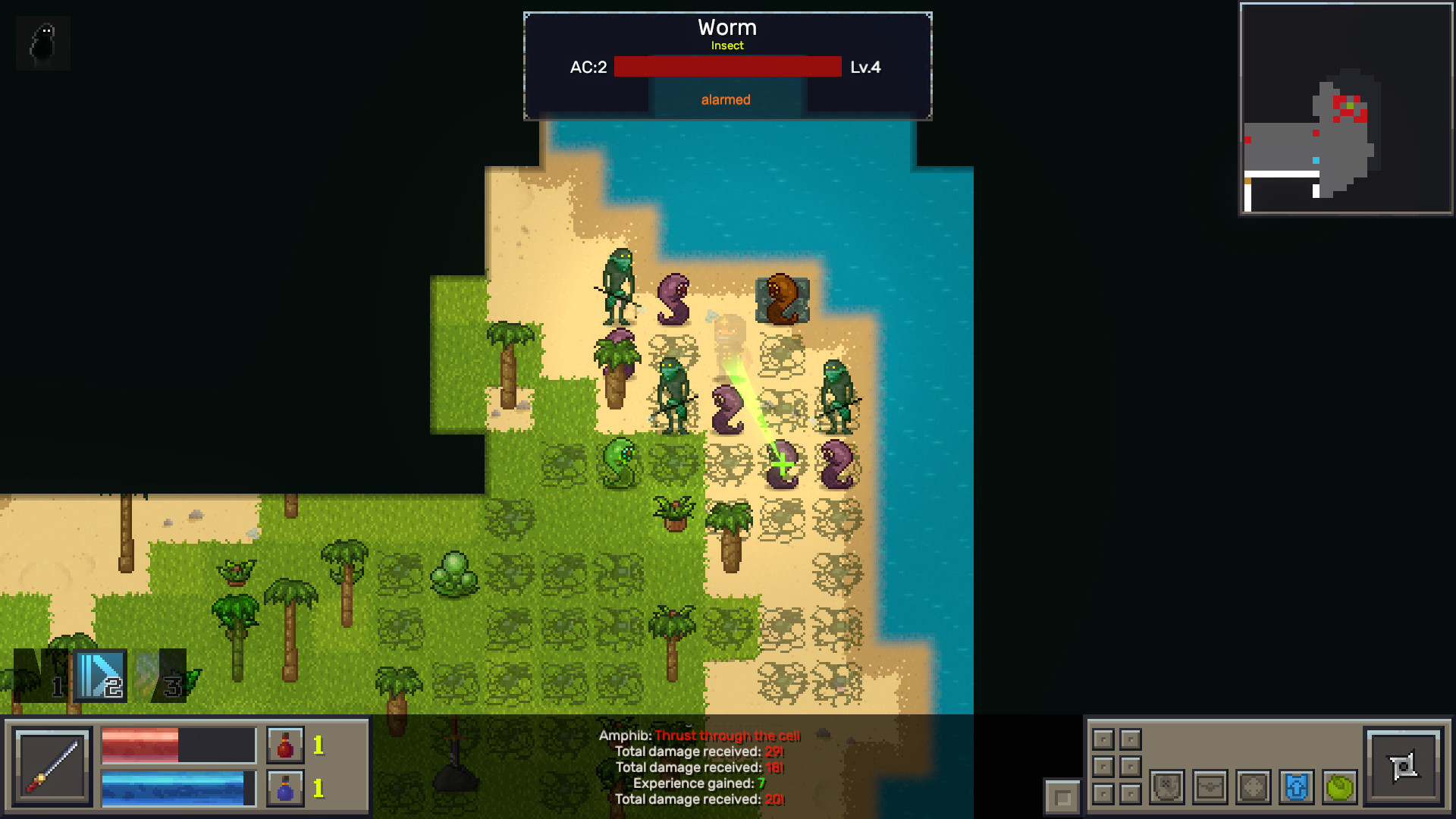1456x819 pixels.
Task: Expand the Worm enemy info panel
Action: click(x=726, y=27)
